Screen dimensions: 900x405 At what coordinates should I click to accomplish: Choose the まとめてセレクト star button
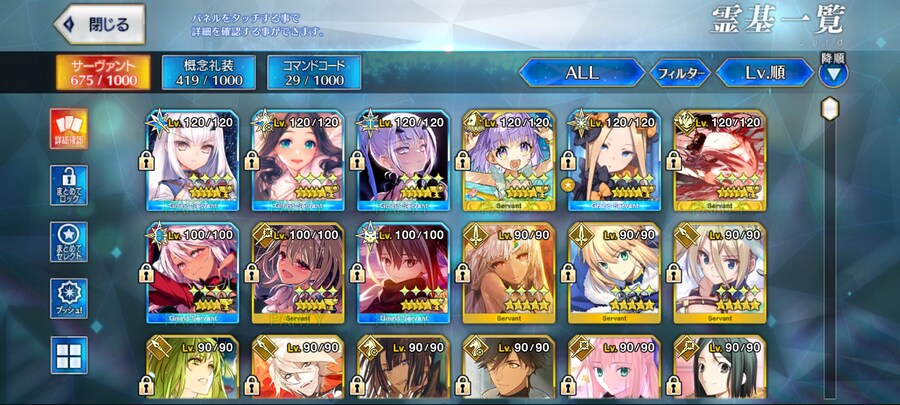click(x=69, y=243)
